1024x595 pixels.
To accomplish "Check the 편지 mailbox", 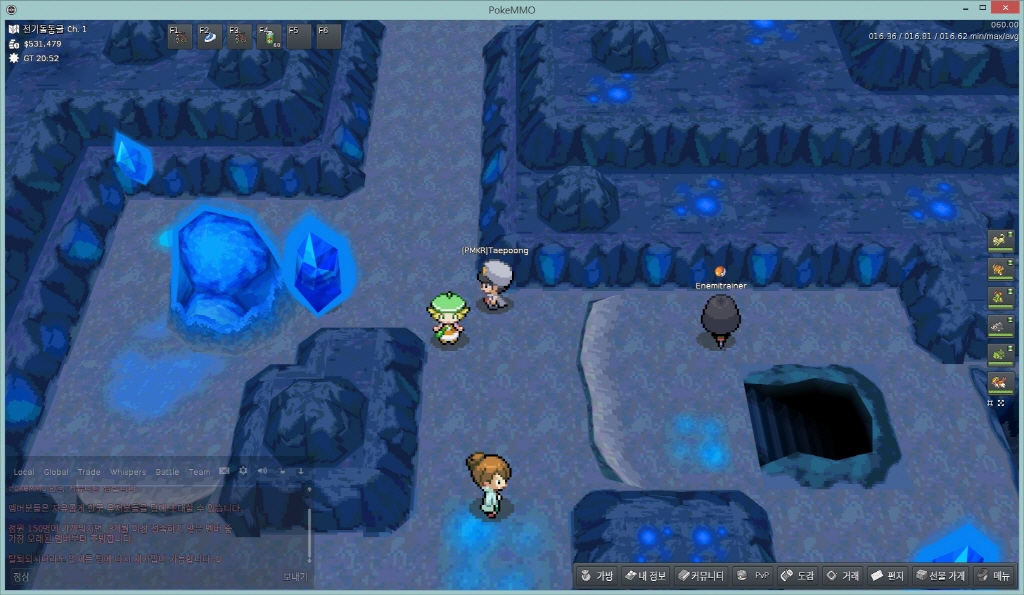I will pos(887,576).
